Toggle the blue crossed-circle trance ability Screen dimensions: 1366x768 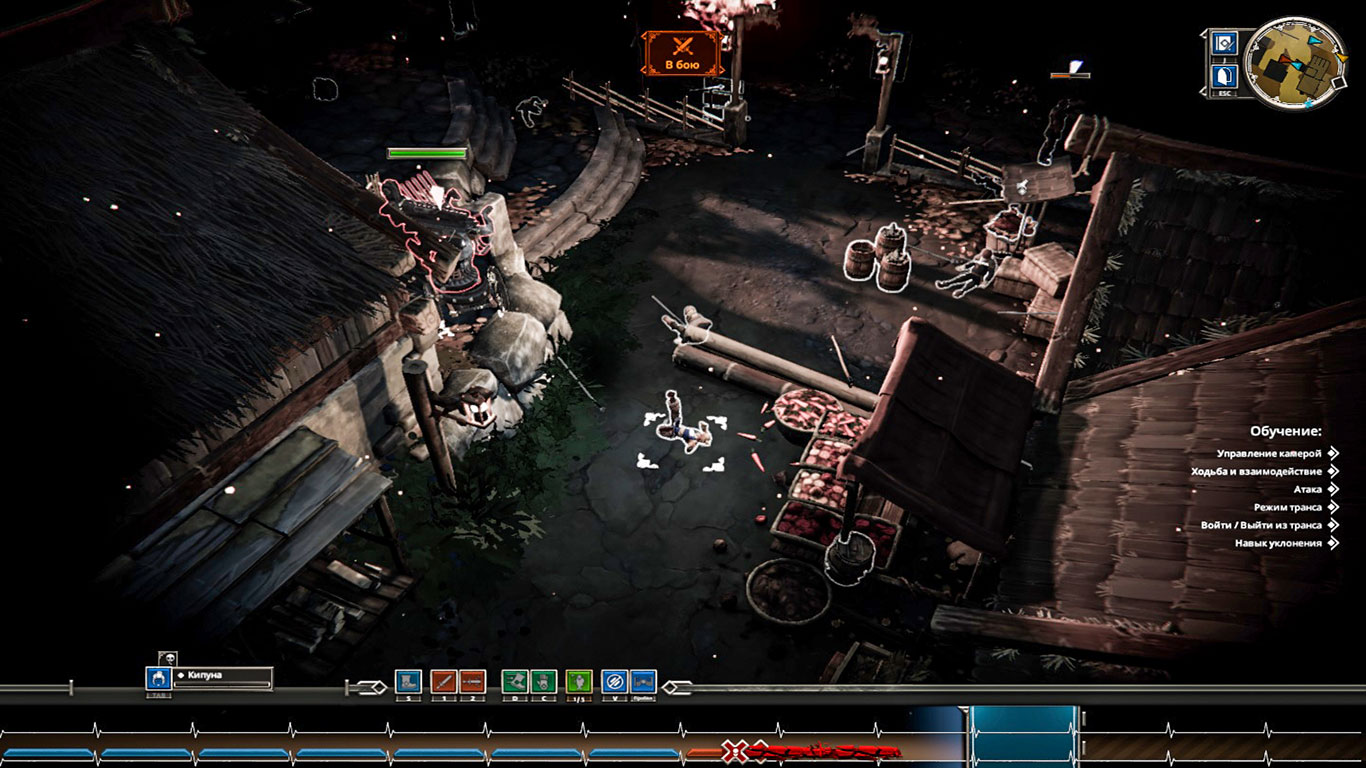614,681
